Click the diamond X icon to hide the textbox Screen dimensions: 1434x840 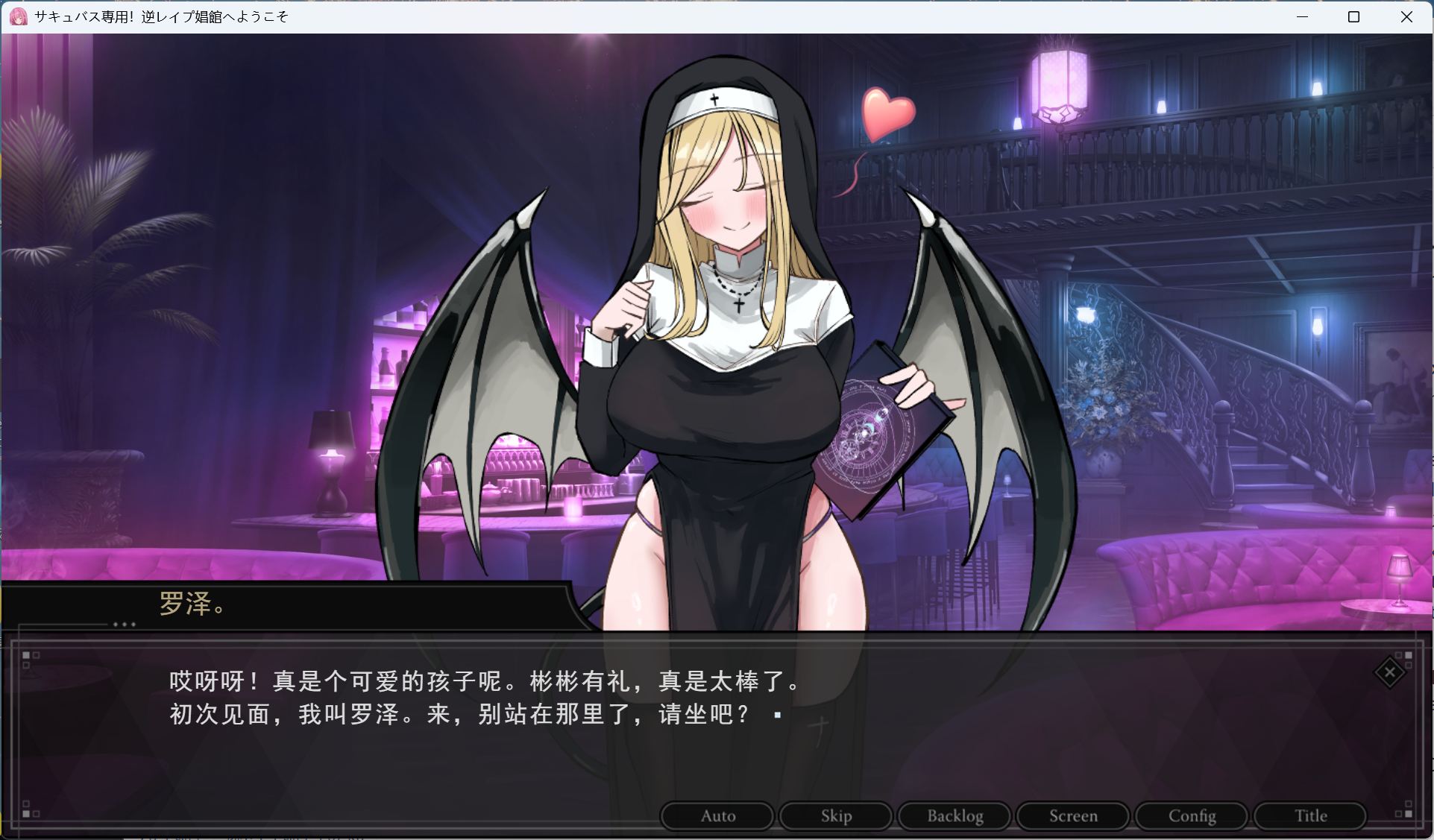point(1389,672)
